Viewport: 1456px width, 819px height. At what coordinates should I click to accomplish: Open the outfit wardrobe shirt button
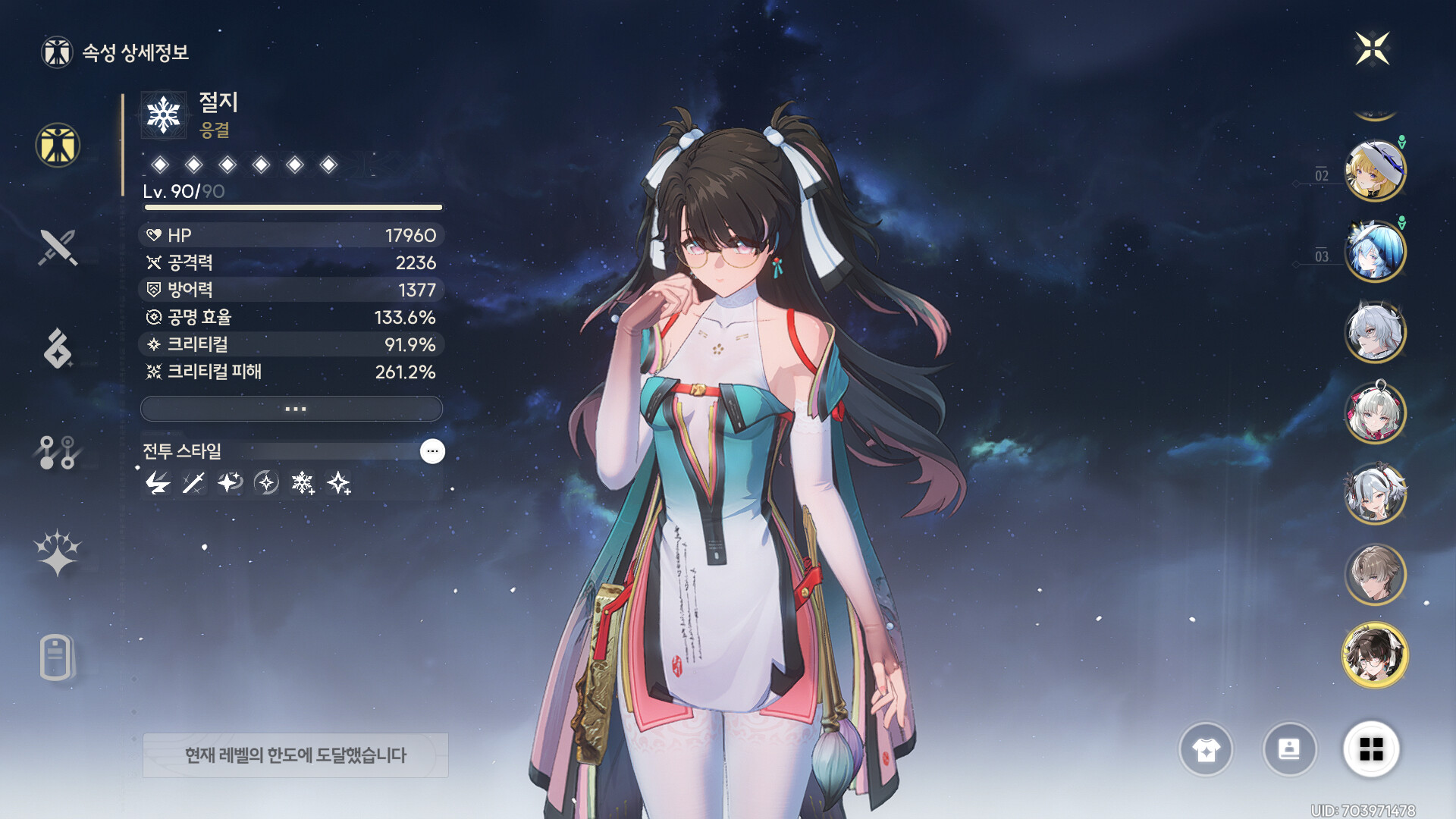[x=1206, y=749]
